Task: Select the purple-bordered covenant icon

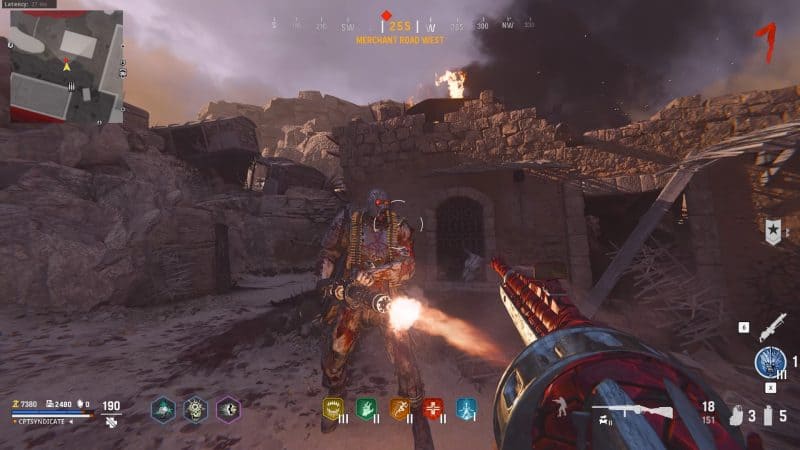Action: [x=229, y=409]
